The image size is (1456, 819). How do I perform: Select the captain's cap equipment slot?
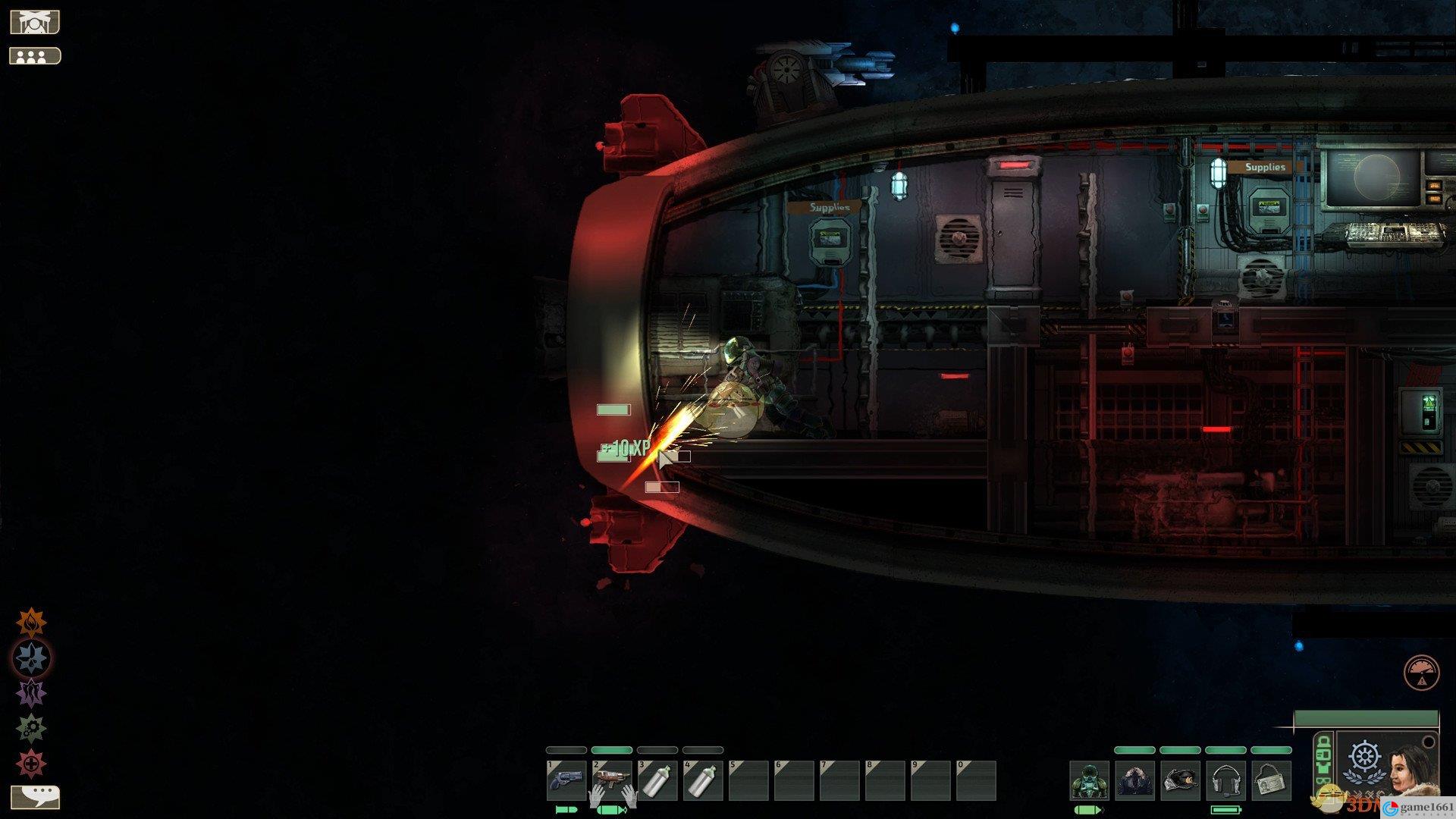click(x=1181, y=781)
